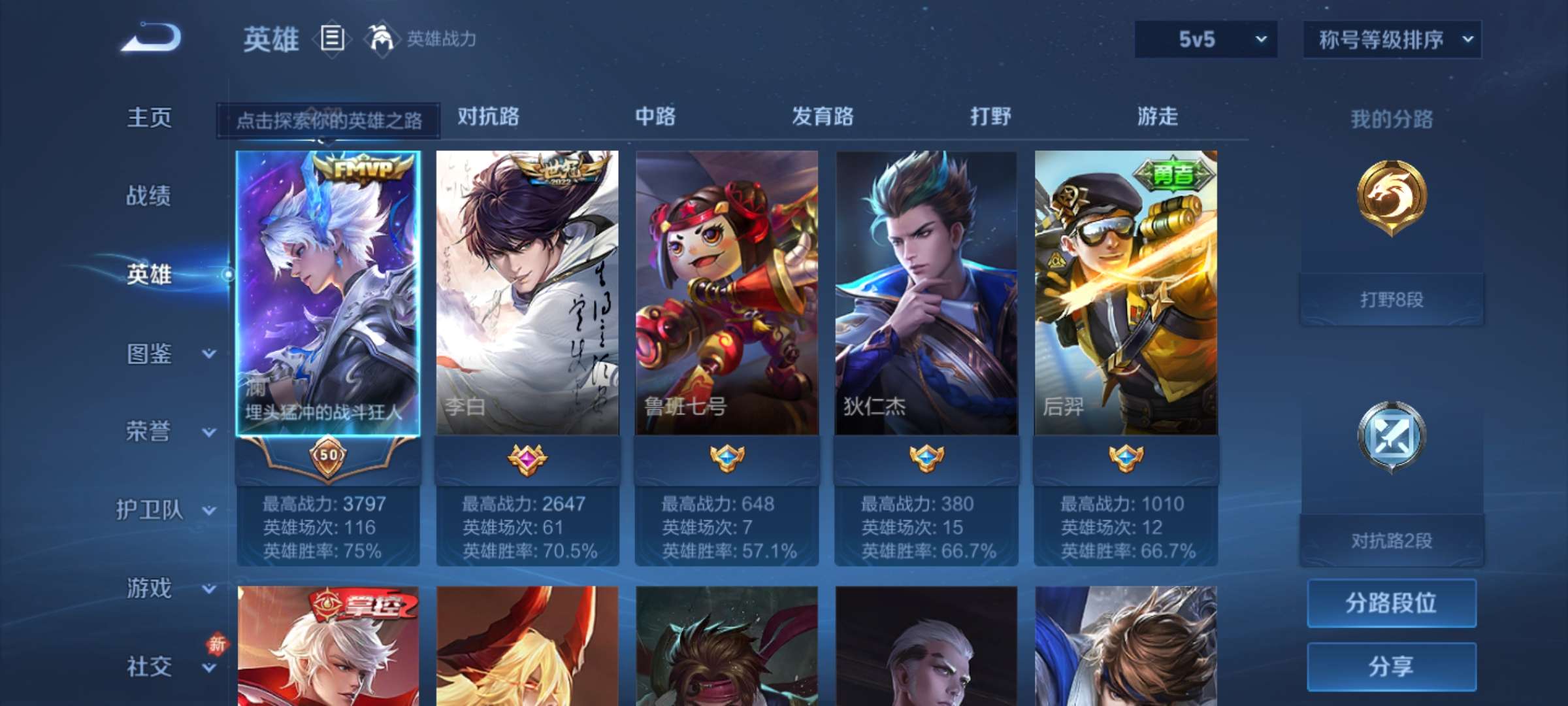
Task: Select the 英雄战力 hero power icon
Action: (378, 38)
